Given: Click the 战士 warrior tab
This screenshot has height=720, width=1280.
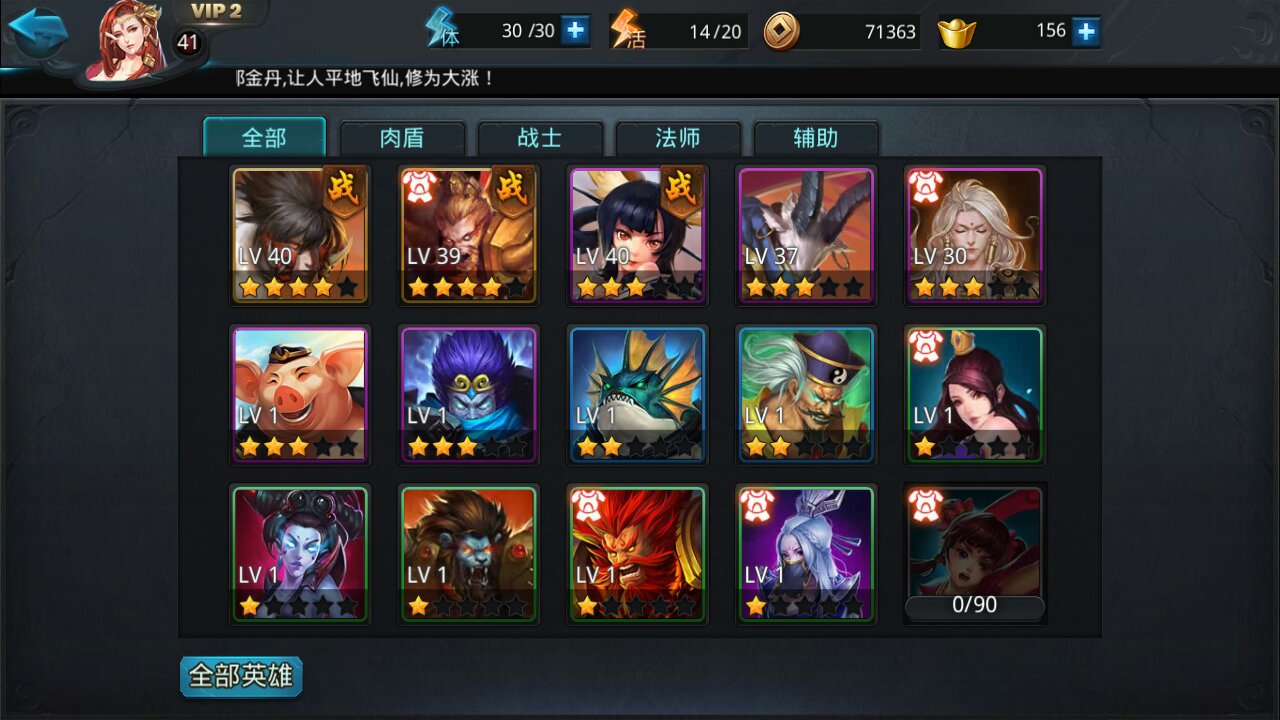Looking at the screenshot, I should coord(541,139).
